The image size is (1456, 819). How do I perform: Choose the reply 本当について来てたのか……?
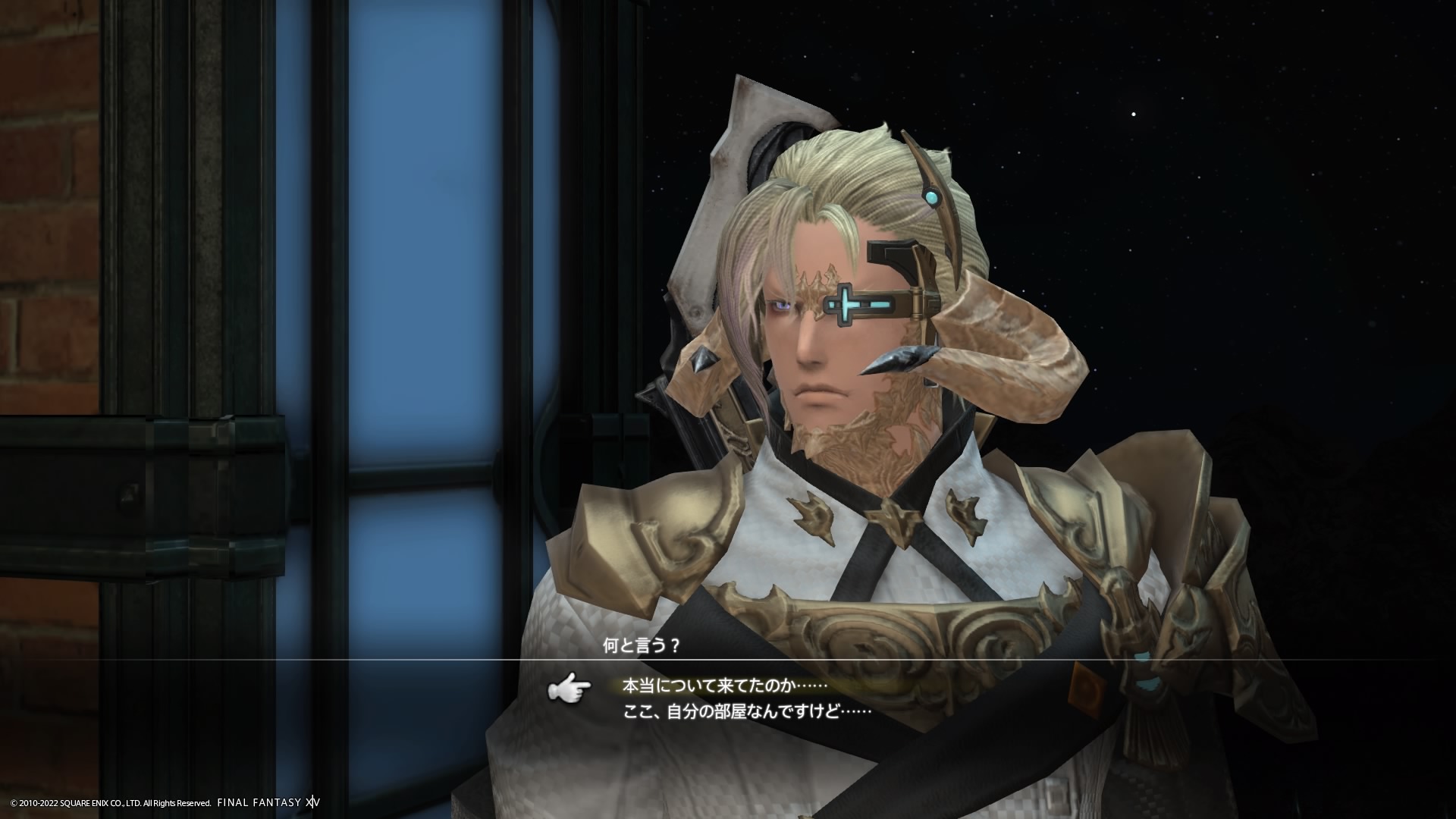click(x=723, y=686)
